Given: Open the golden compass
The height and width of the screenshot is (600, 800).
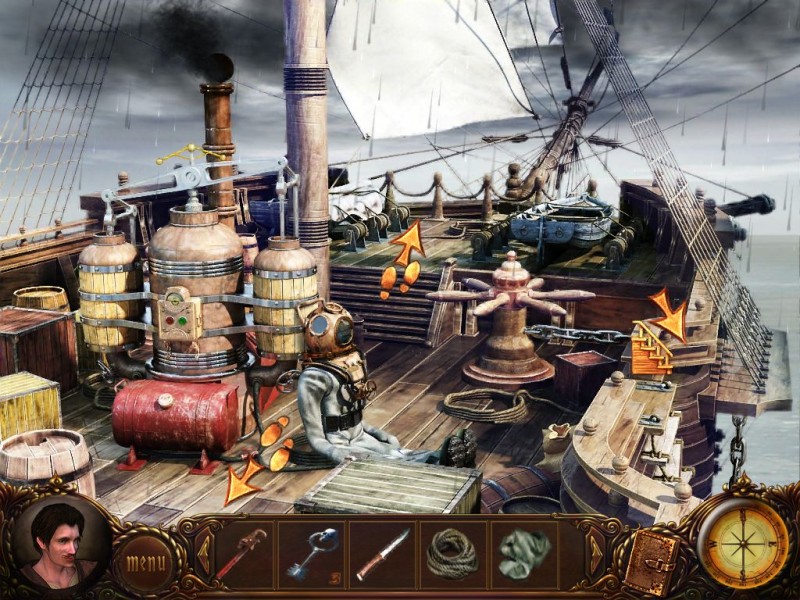Looking at the screenshot, I should click(x=742, y=543).
